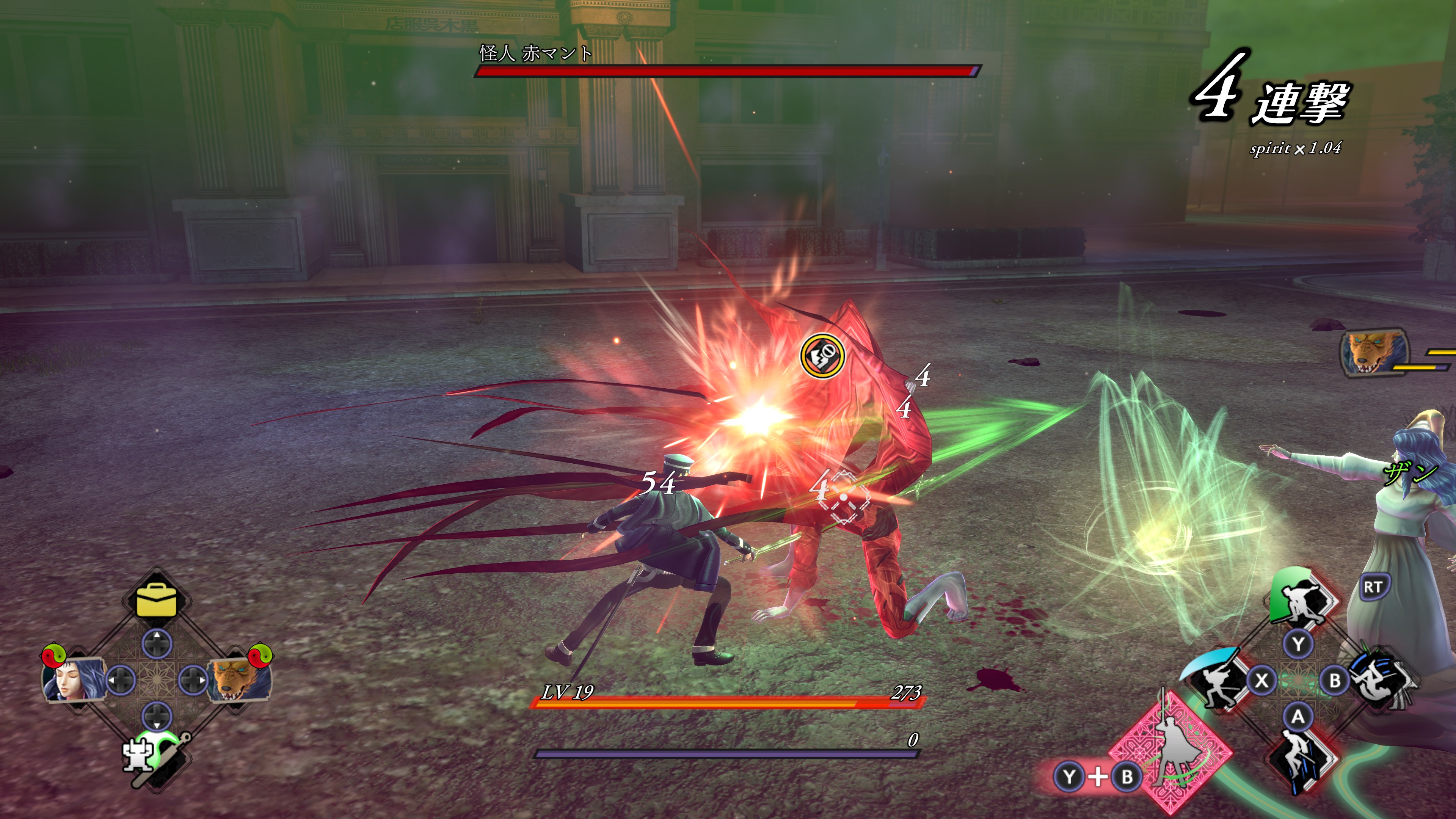The height and width of the screenshot is (819, 1456).
Task: Open the yellow briefcase item icon
Action: click(157, 600)
